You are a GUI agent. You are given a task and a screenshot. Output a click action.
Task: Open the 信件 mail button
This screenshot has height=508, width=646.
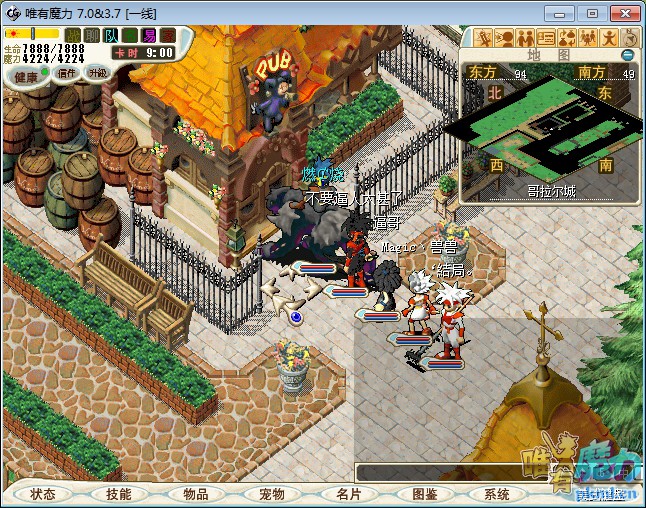(x=67, y=73)
